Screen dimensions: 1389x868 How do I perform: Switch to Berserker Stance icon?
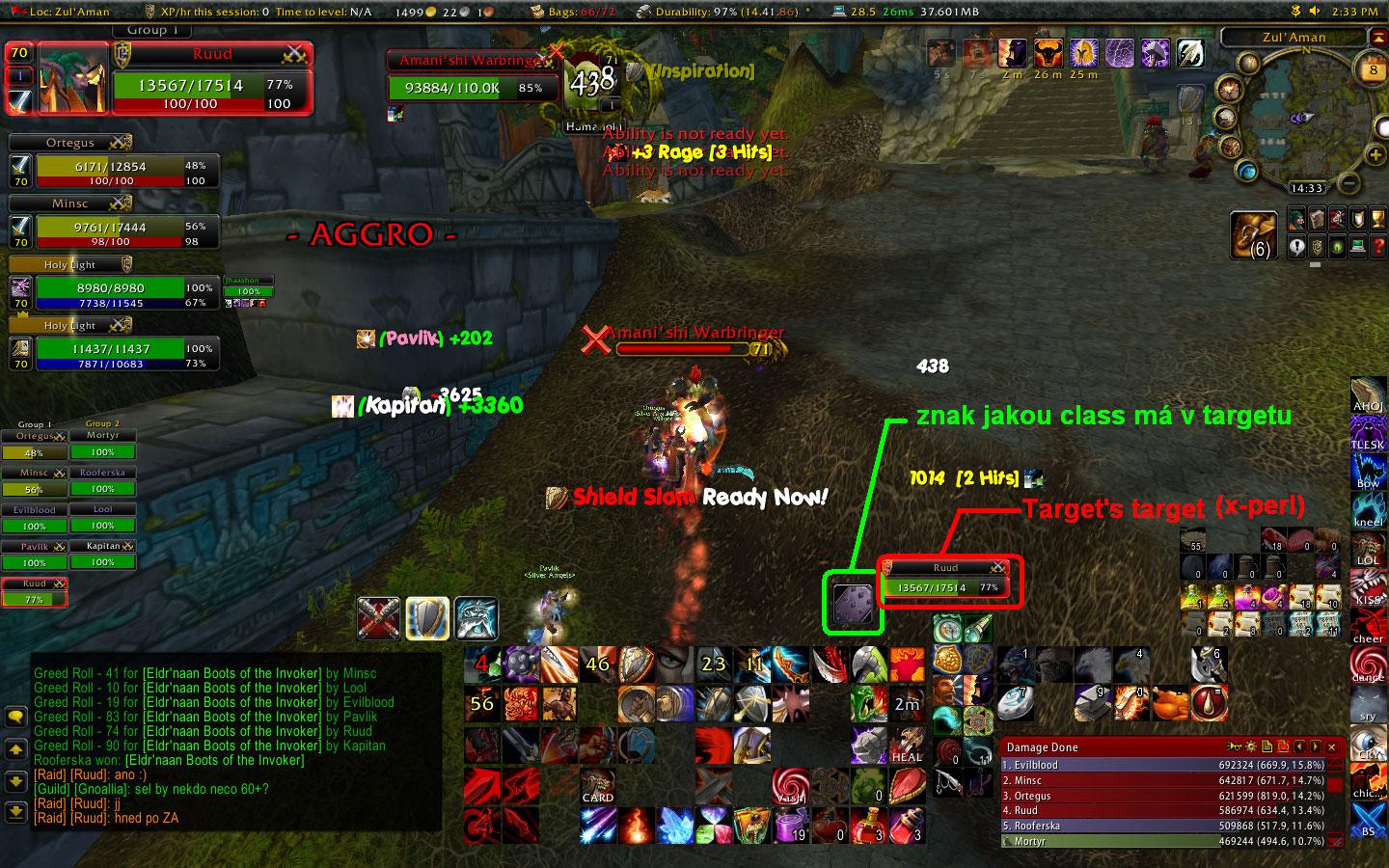click(x=476, y=618)
